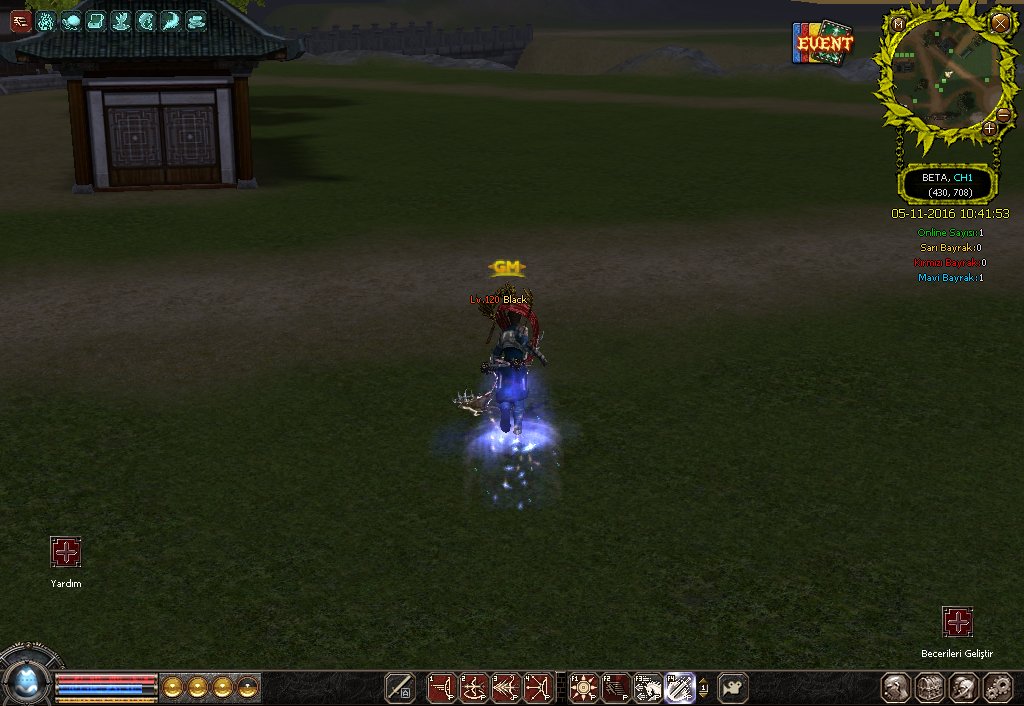Close the minimap with the X button
This screenshot has height=706, width=1024.
[x=1000, y=22]
